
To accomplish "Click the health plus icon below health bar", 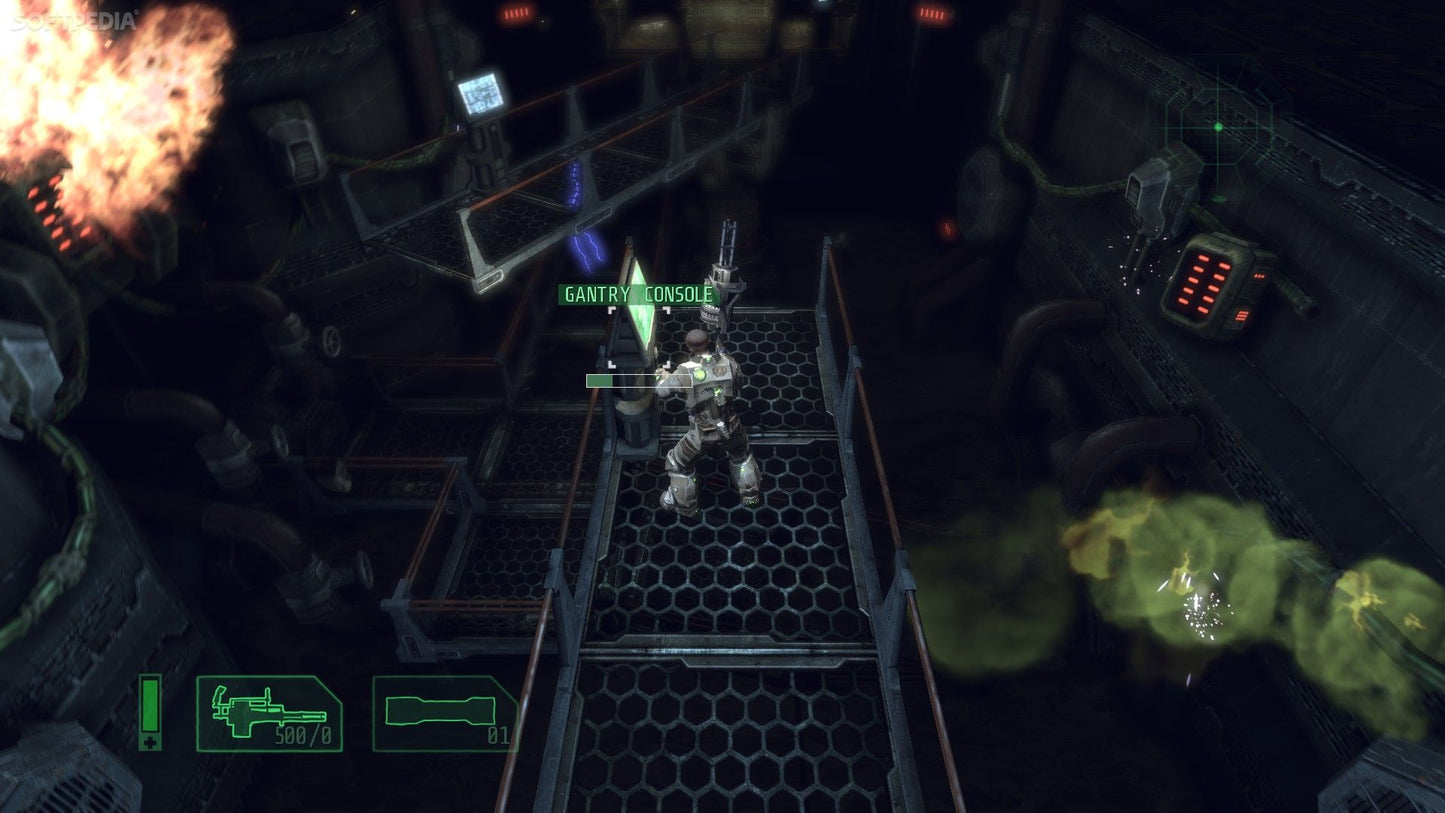I will click(x=151, y=744).
